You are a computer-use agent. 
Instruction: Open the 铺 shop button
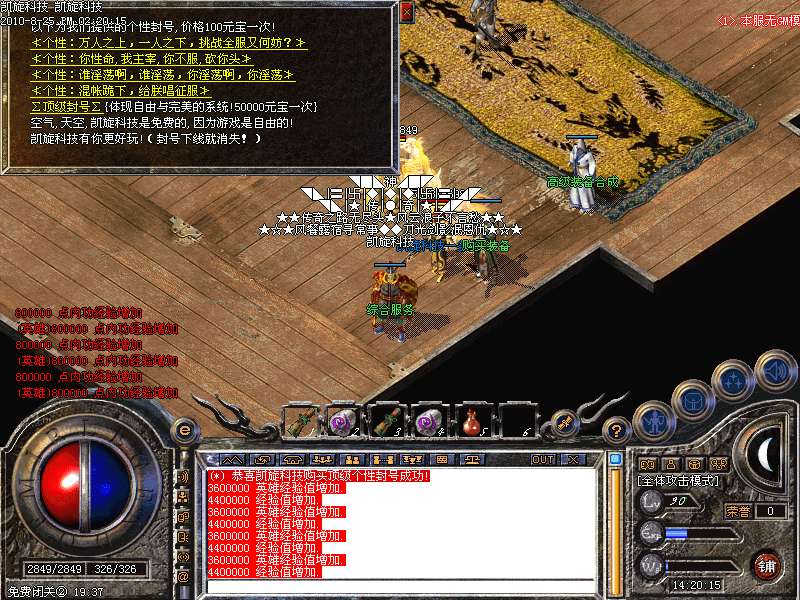point(767,565)
